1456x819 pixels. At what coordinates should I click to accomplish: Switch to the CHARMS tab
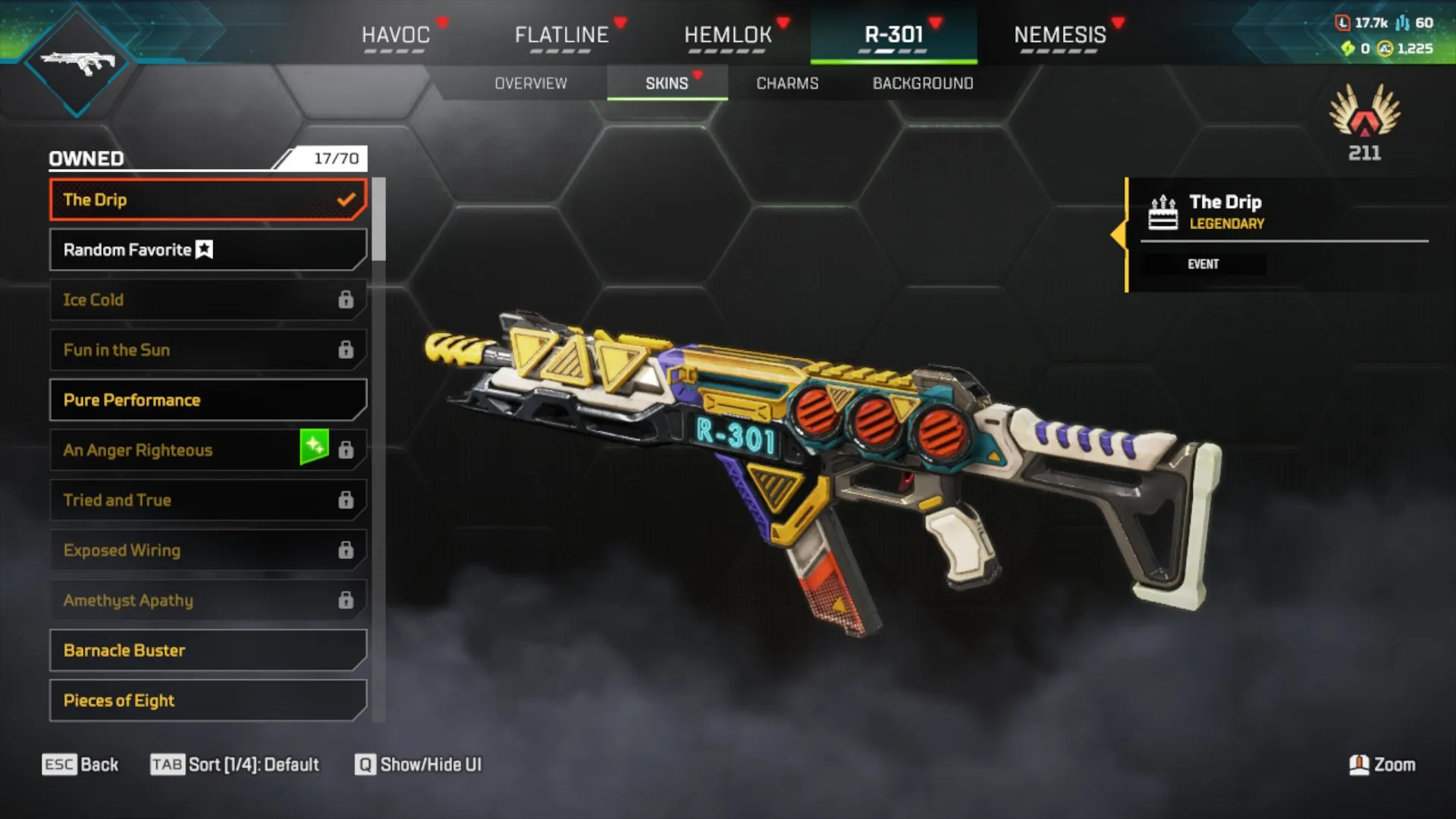pyautogui.click(x=786, y=83)
